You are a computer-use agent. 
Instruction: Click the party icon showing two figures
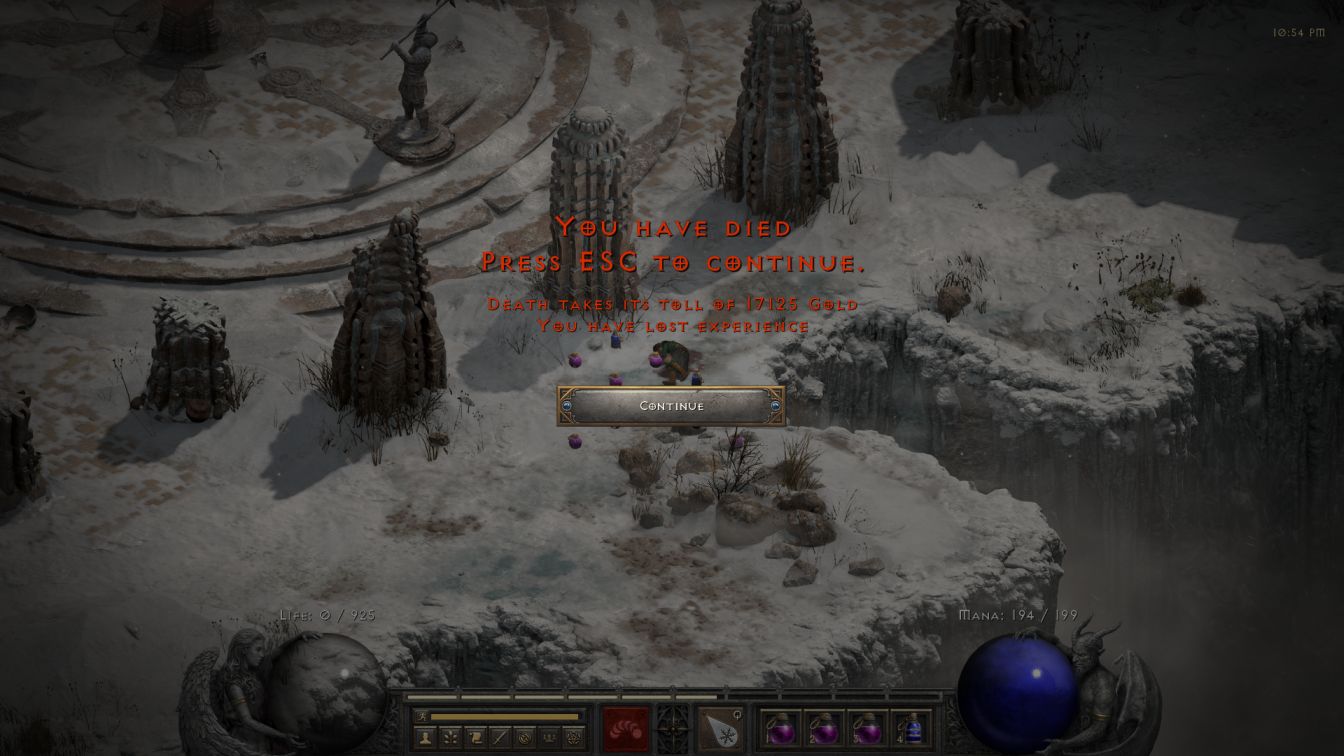[x=549, y=738]
